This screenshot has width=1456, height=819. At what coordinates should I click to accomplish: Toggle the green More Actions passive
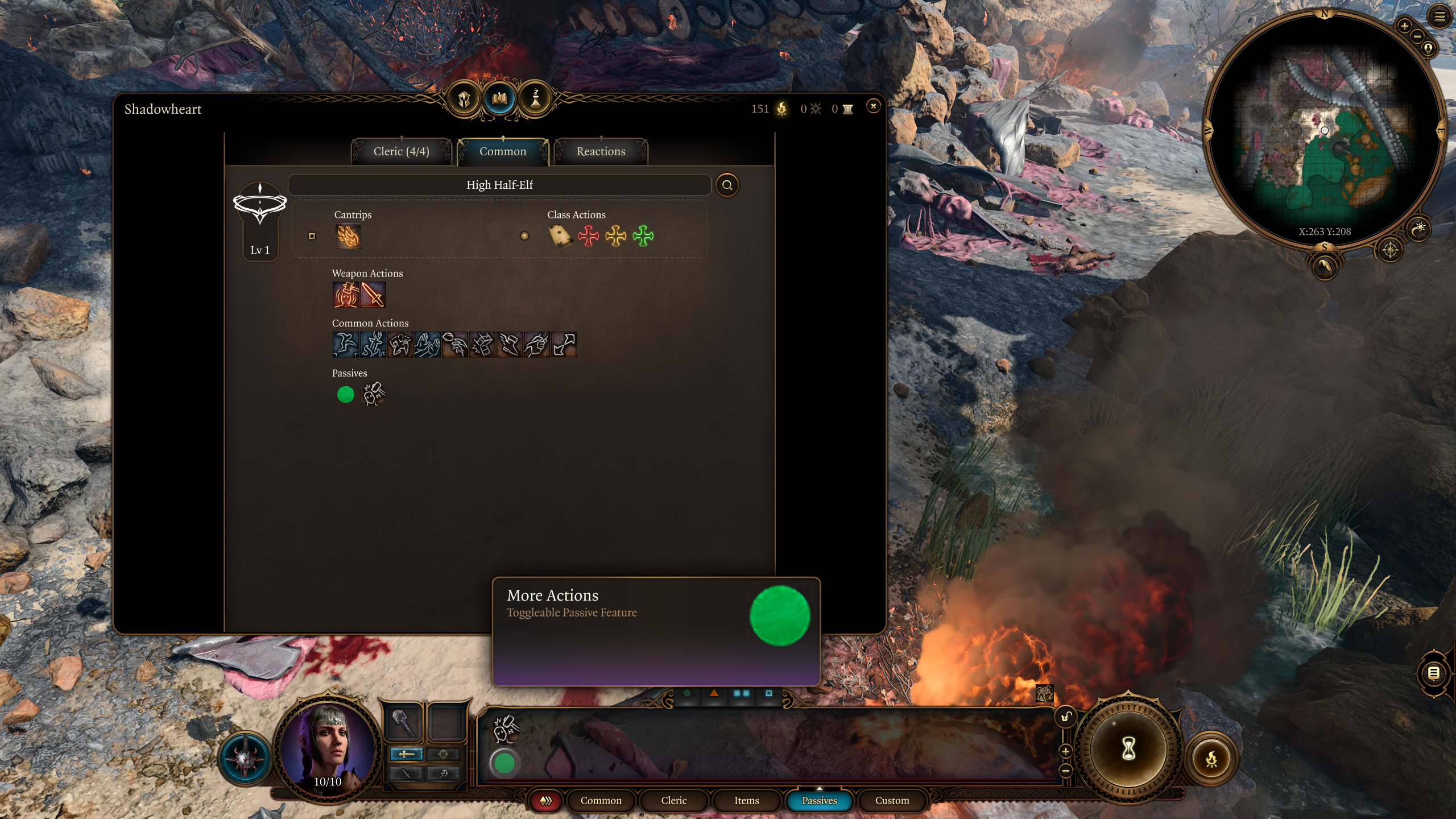pyautogui.click(x=345, y=395)
